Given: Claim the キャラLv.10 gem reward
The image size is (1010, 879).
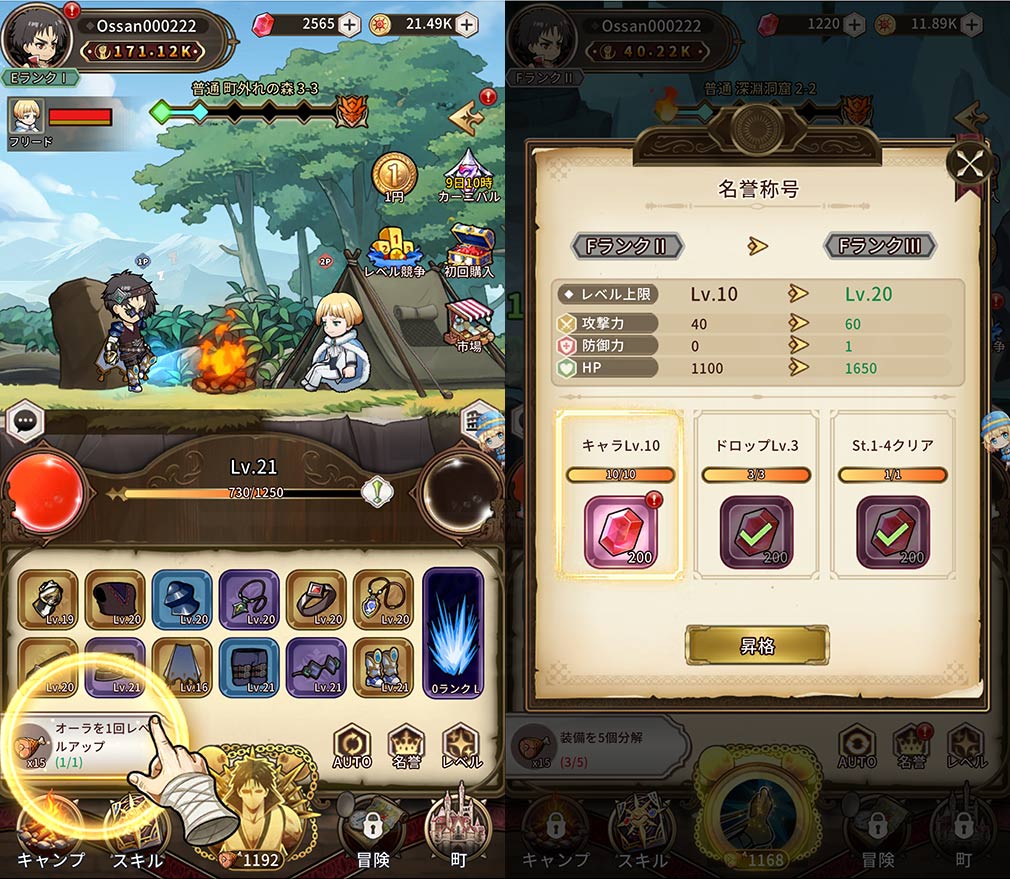Looking at the screenshot, I should [619, 532].
